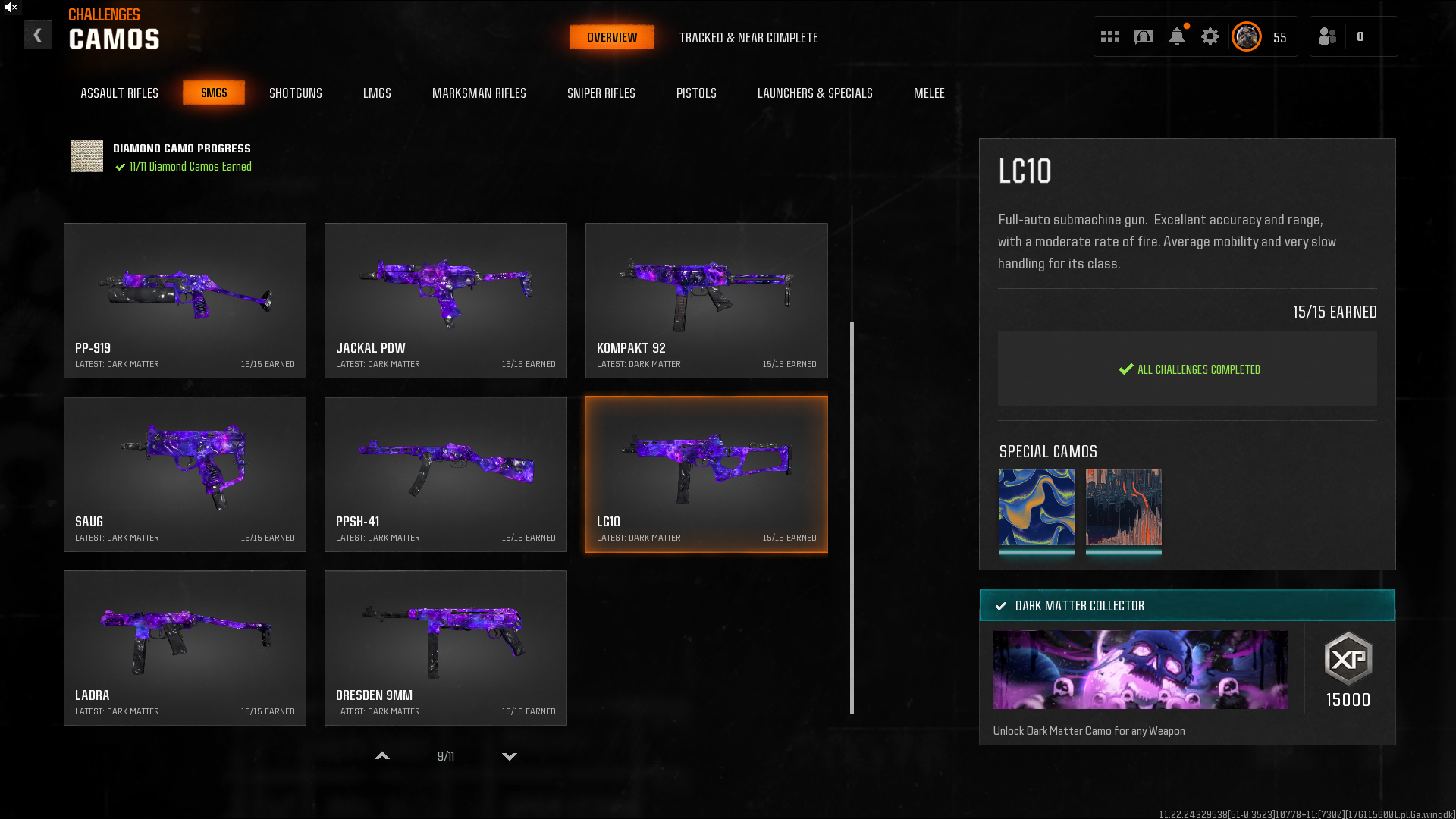Image resolution: width=1456 pixels, height=819 pixels.
Task: Switch to LMGs category
Action: (x=377, y=93)
